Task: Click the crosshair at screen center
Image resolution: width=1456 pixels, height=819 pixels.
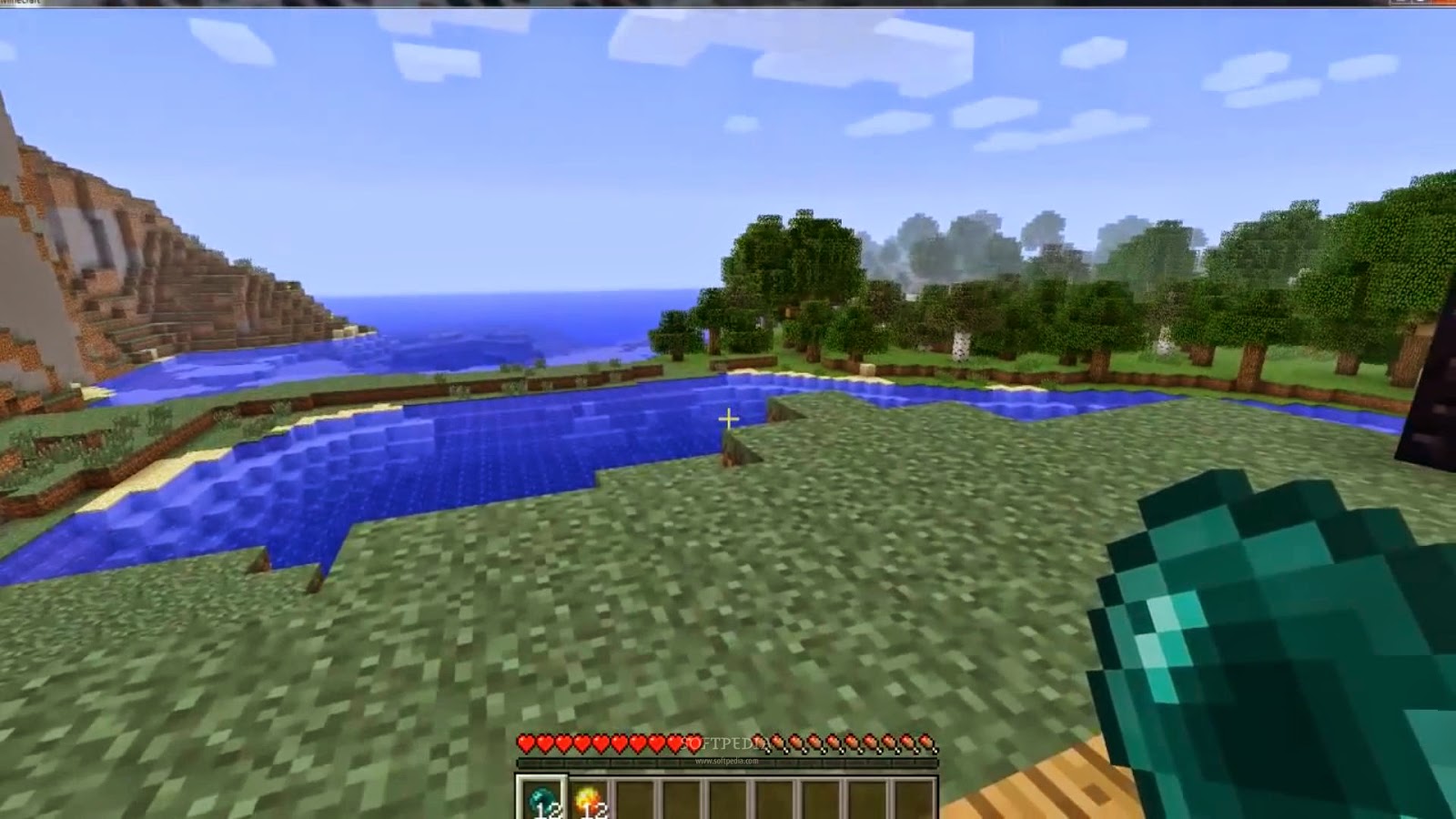Action: (x=728, y=417)
